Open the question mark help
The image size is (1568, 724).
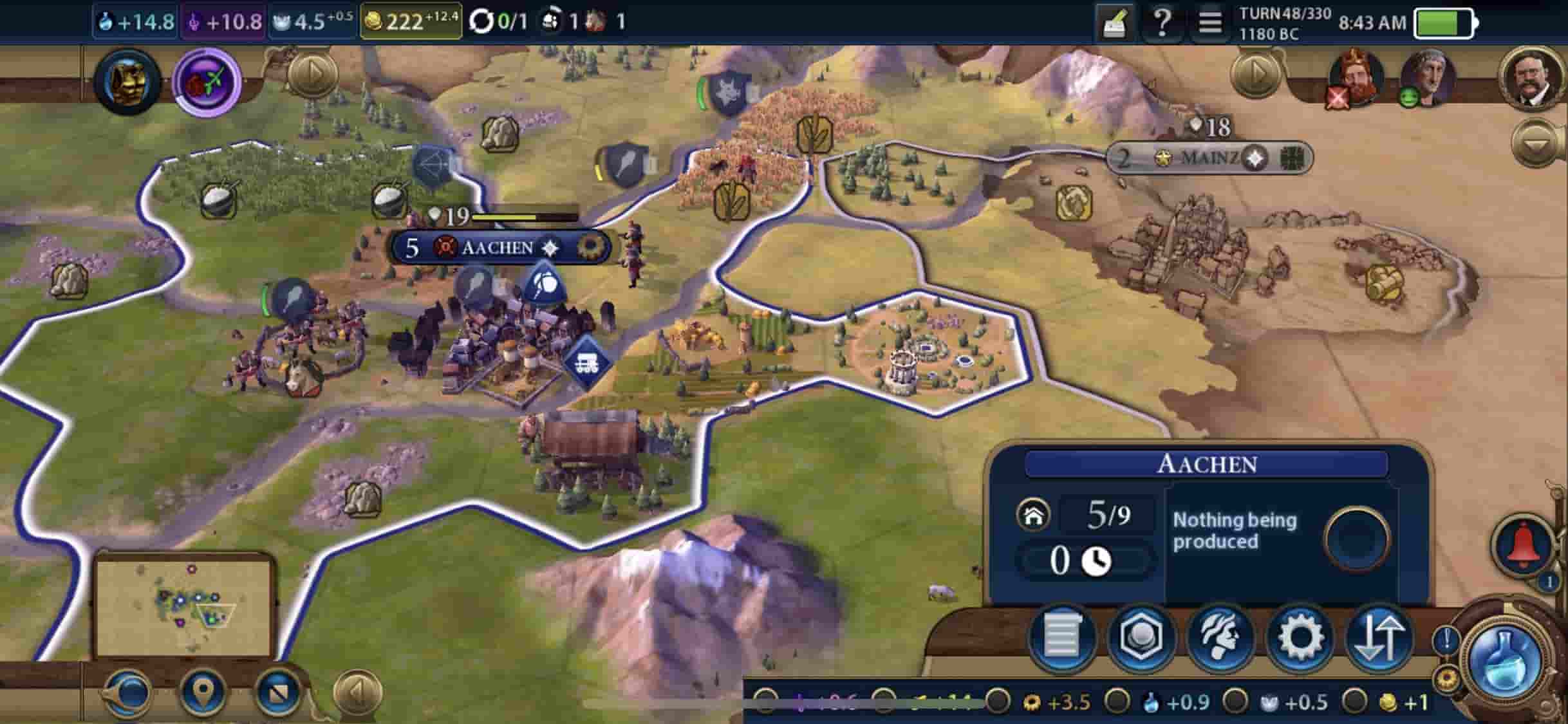[x=1162, y=23]
